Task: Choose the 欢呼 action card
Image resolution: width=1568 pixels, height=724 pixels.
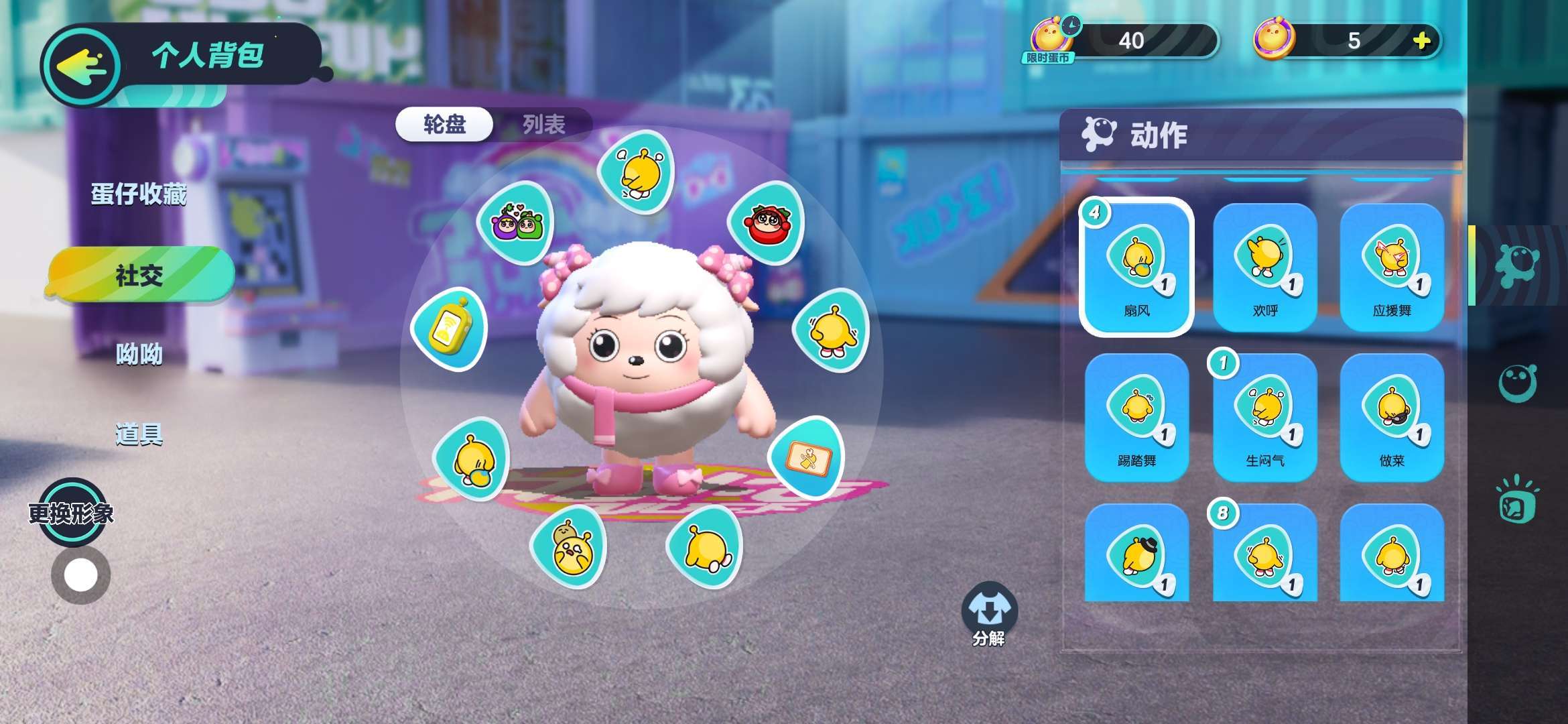Action: pos(1264,267)
